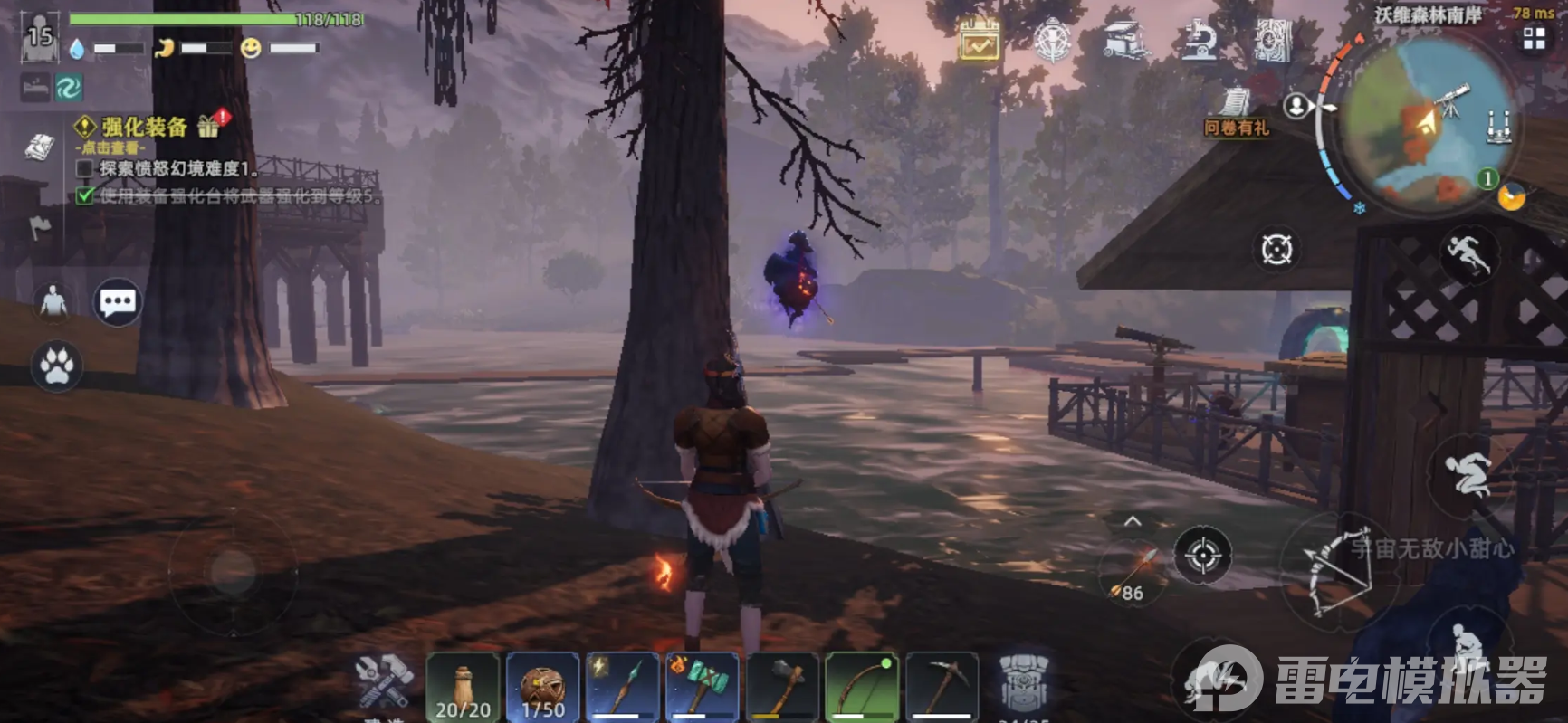Tap the player portrait showing level 15

tap(40, 38)
